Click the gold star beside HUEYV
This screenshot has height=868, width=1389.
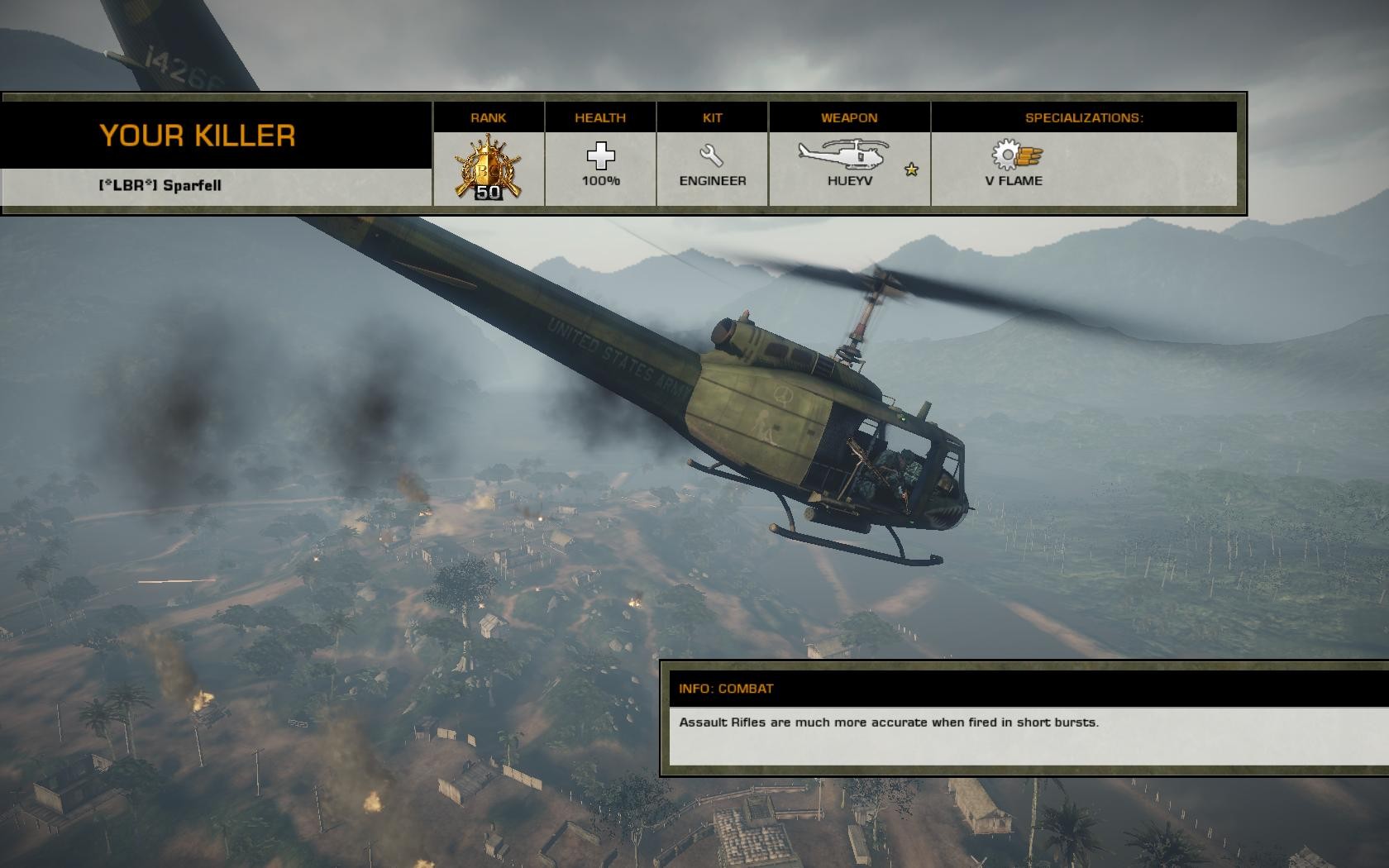(911, 169)
